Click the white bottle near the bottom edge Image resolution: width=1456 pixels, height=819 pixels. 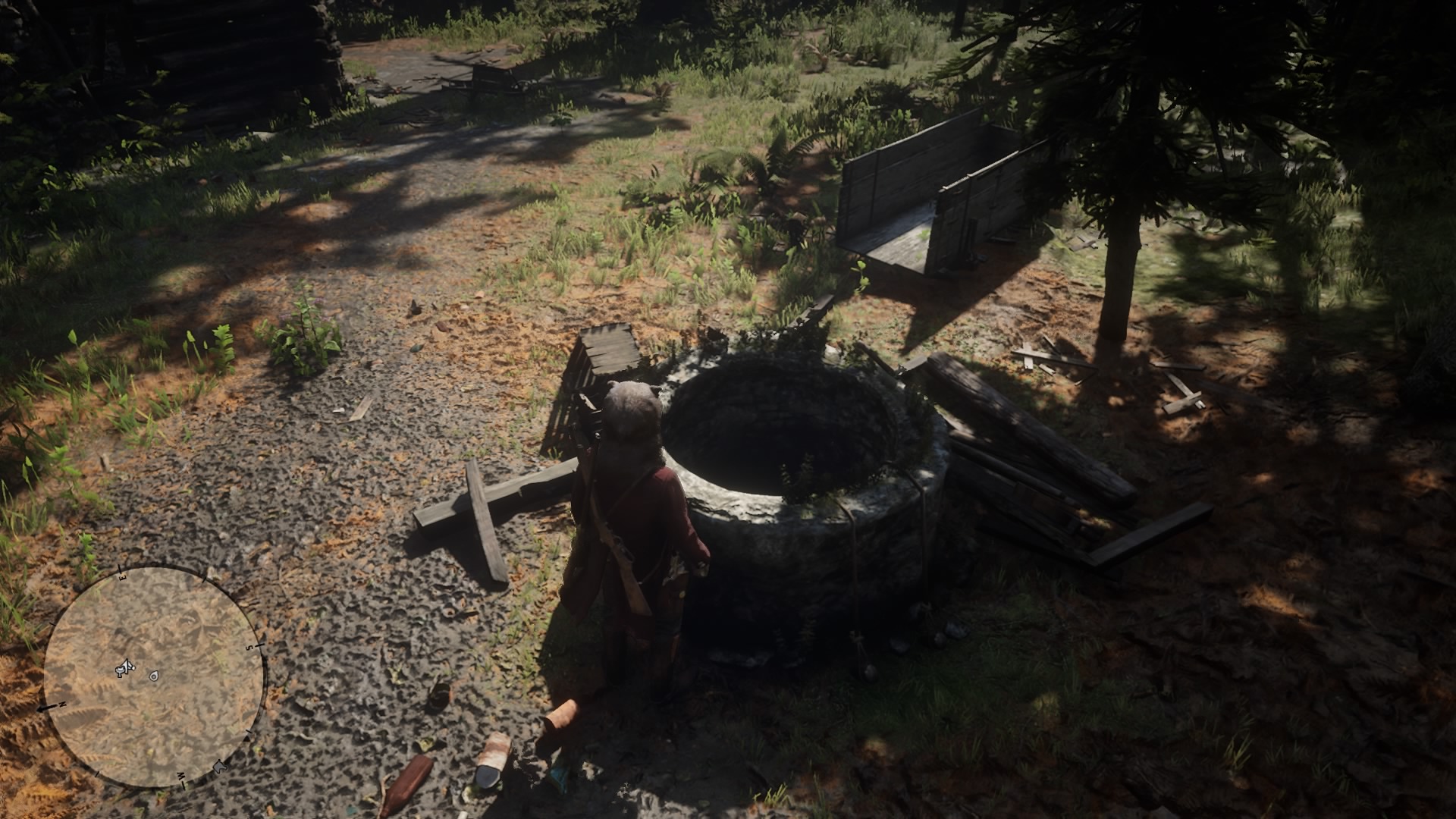click(495, 752)
